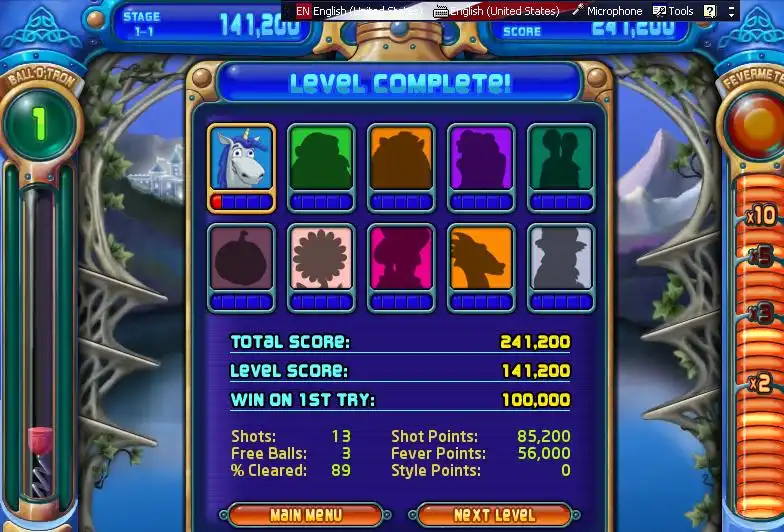
Task: Continue to the Next Level
Action: (x=493, y=515)
